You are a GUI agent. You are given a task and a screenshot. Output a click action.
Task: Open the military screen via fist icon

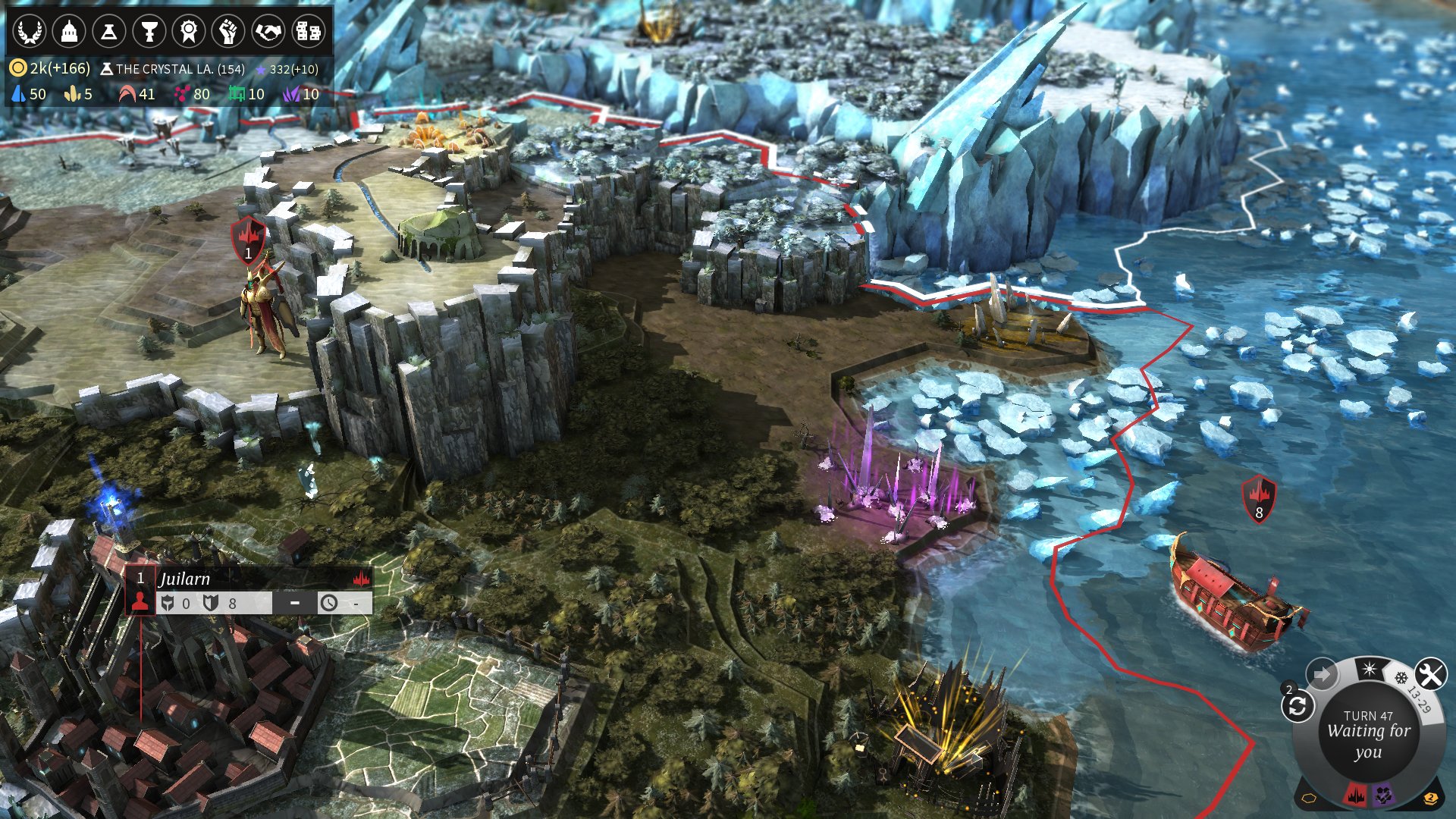coord(230,32)
